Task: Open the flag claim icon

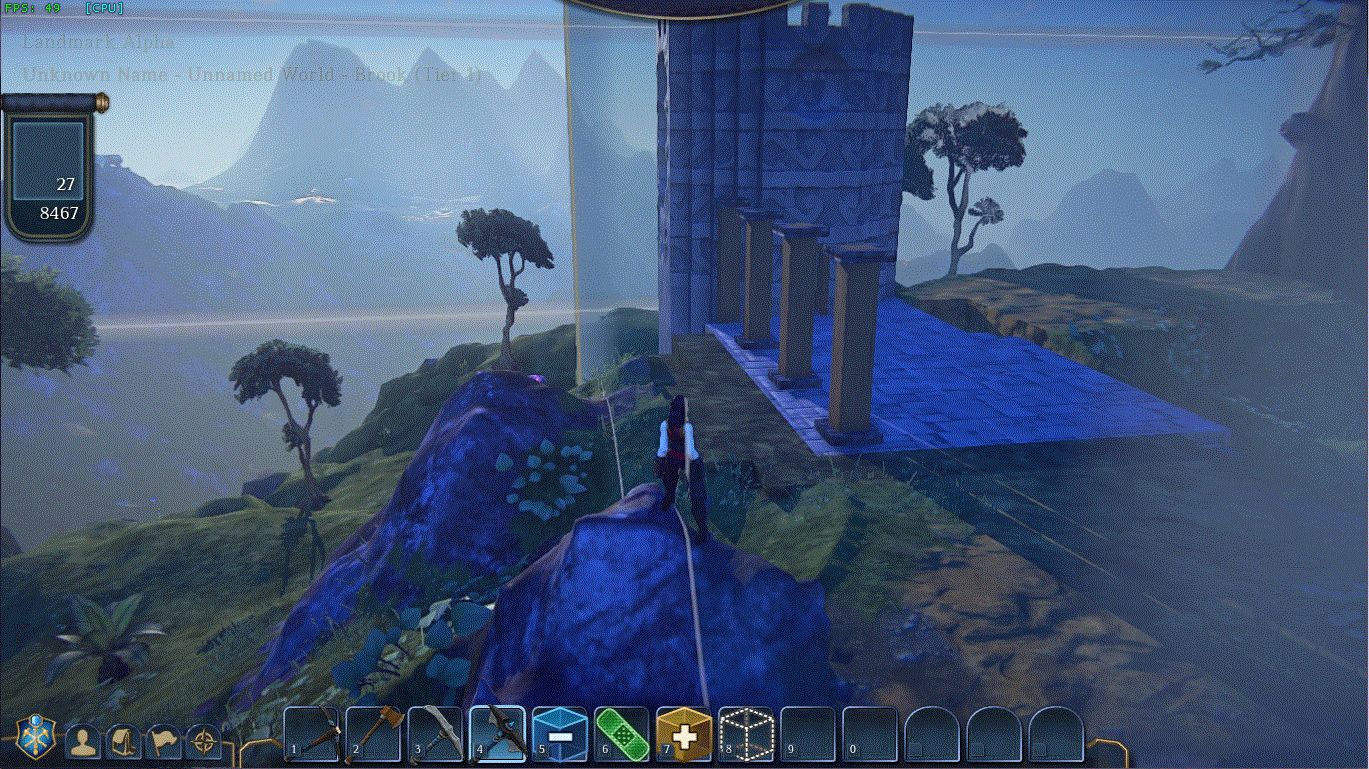Action: pos(164,741)
